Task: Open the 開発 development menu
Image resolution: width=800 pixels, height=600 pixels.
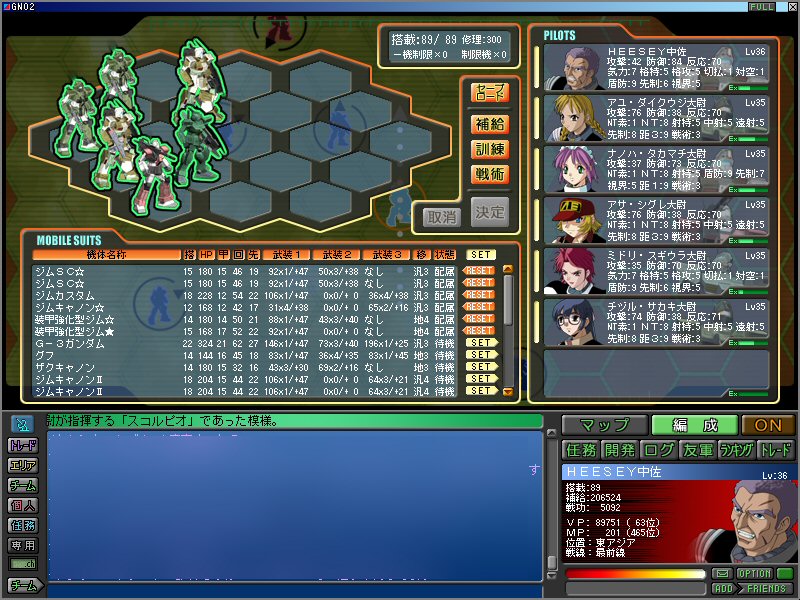Action: pyautogui.click(x=620, y=450)
